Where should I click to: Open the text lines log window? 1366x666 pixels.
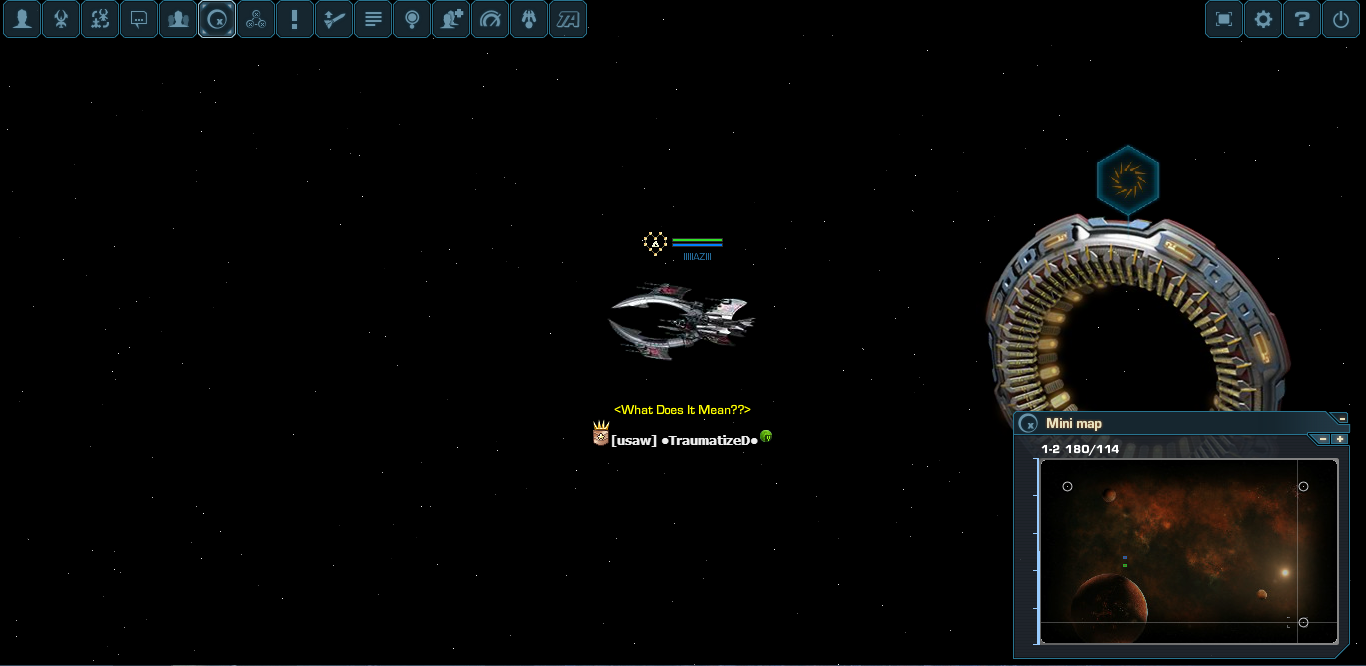click(x=373, y=19)
